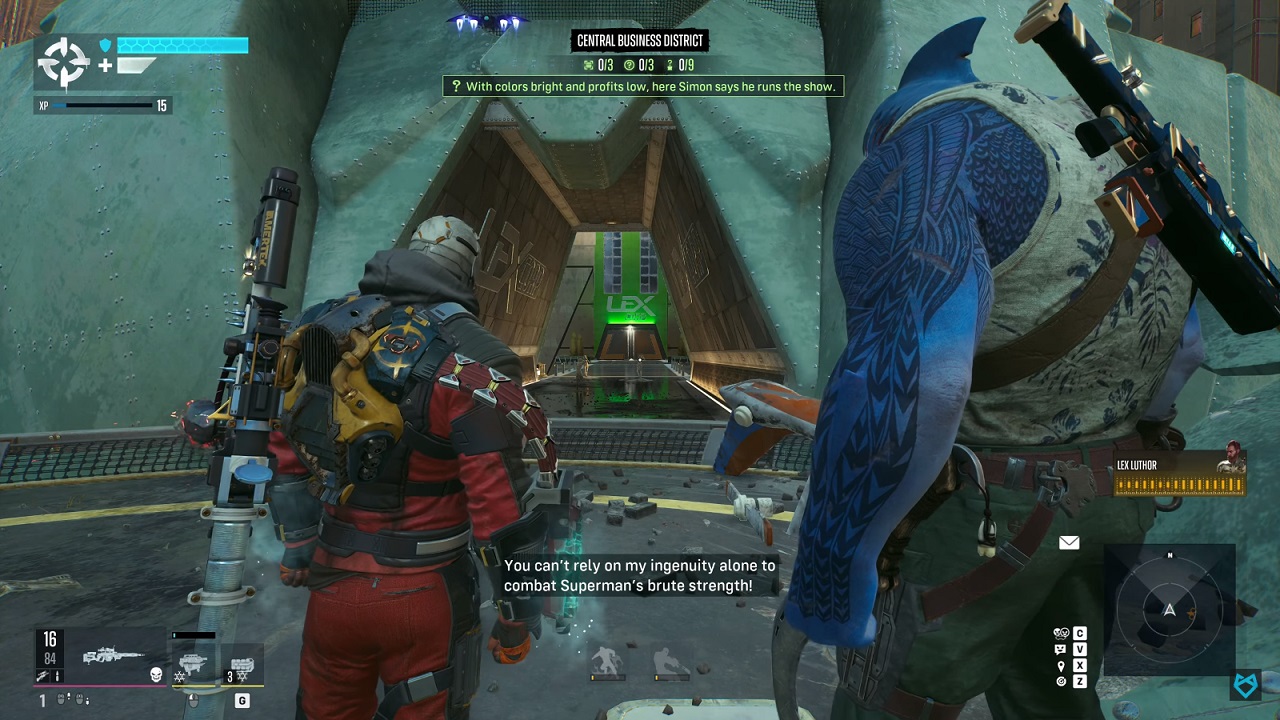Open the white envelope mail notification
Viewport: 1280px width, 720px height.
click(1069, 543)
